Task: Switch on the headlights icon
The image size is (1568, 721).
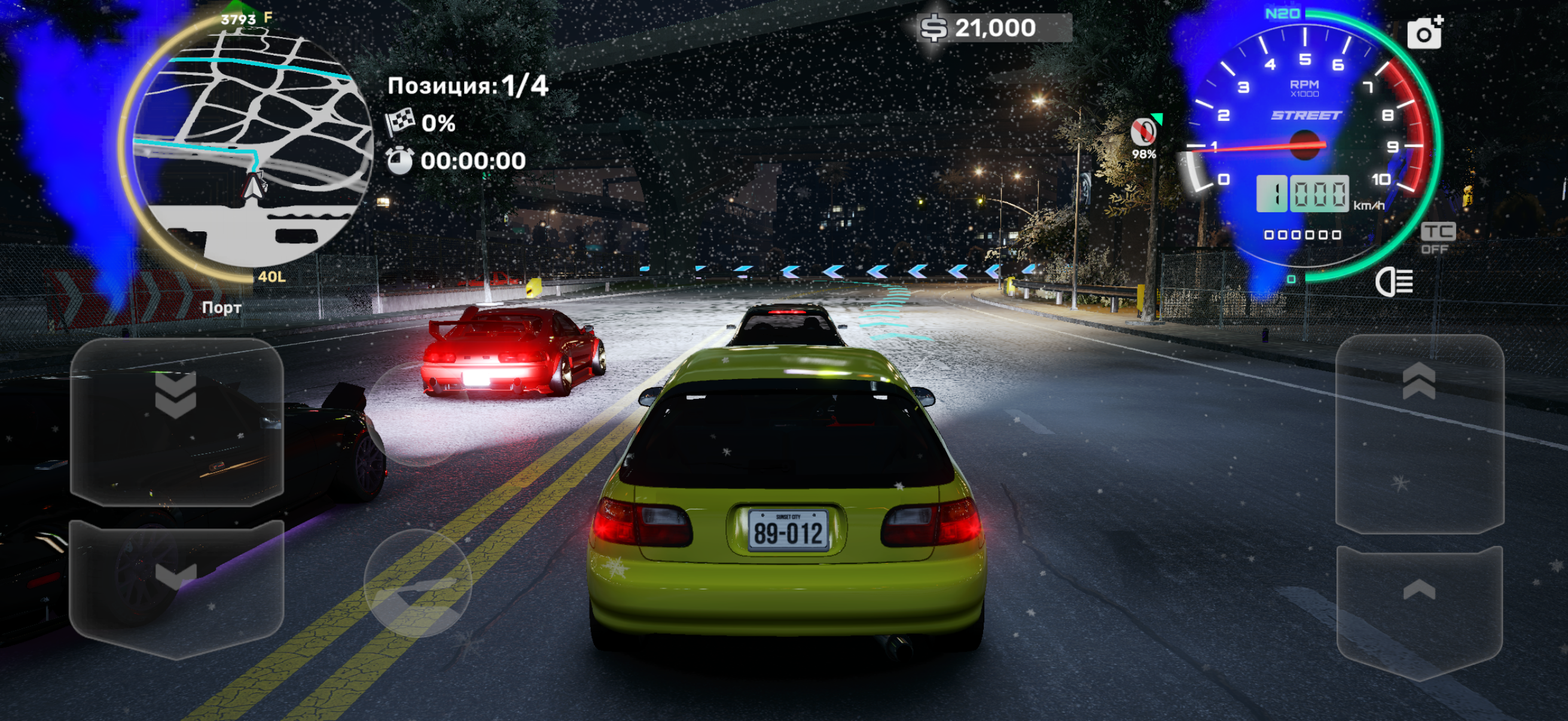Action: (1394, 282)
